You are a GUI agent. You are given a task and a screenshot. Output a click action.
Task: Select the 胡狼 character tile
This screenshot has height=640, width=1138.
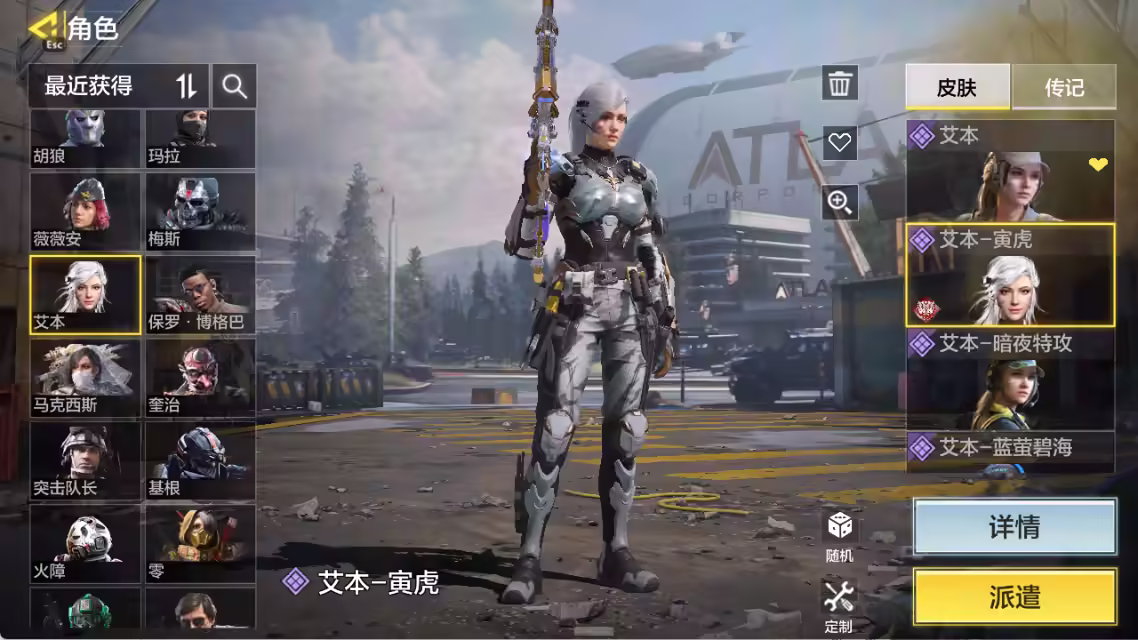click(85, 138)
